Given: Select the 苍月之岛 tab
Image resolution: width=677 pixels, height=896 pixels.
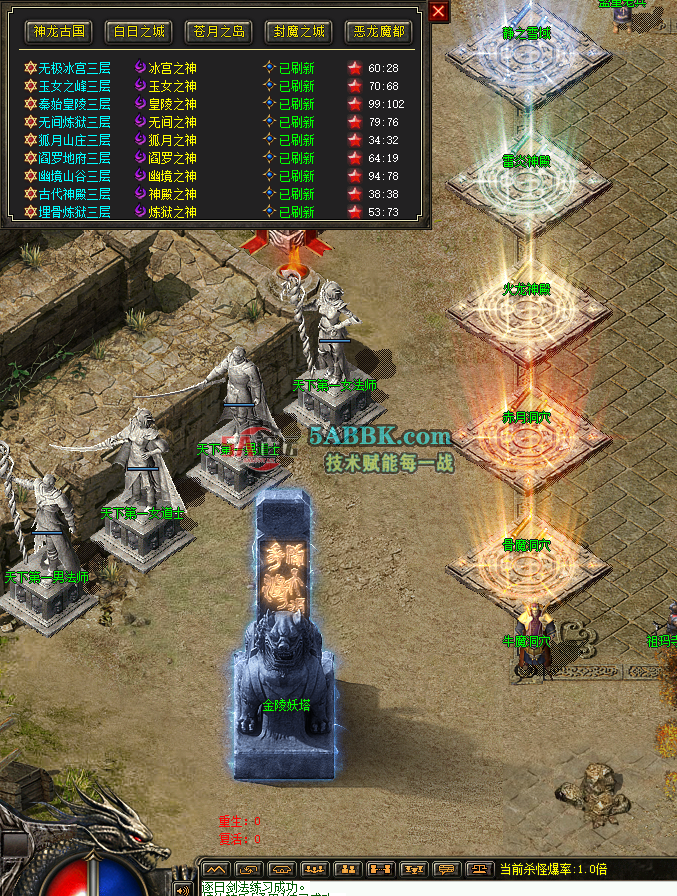Looking at the screenshot, I should 218,32.
